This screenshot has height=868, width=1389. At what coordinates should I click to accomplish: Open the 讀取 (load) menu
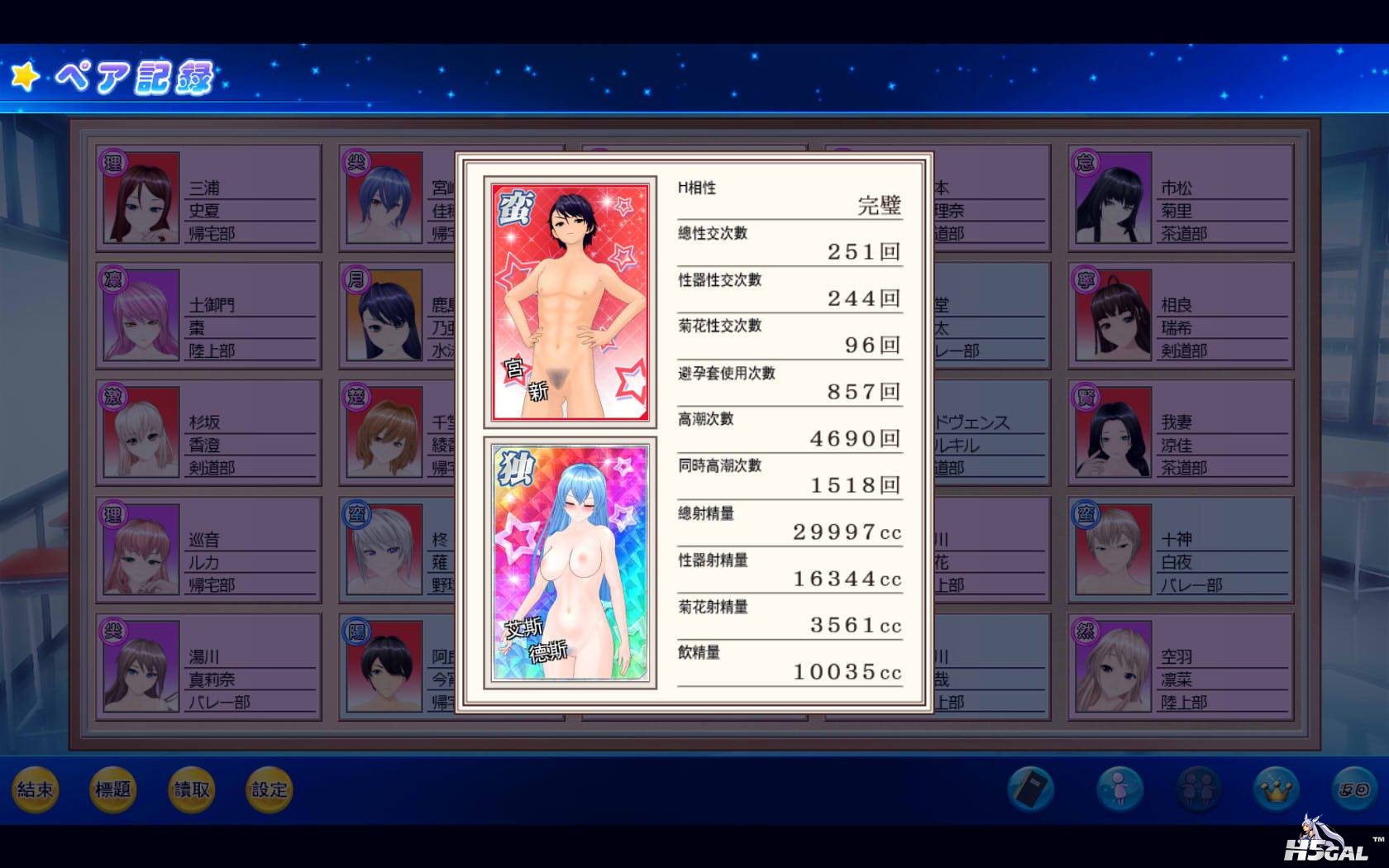[191, 789]
